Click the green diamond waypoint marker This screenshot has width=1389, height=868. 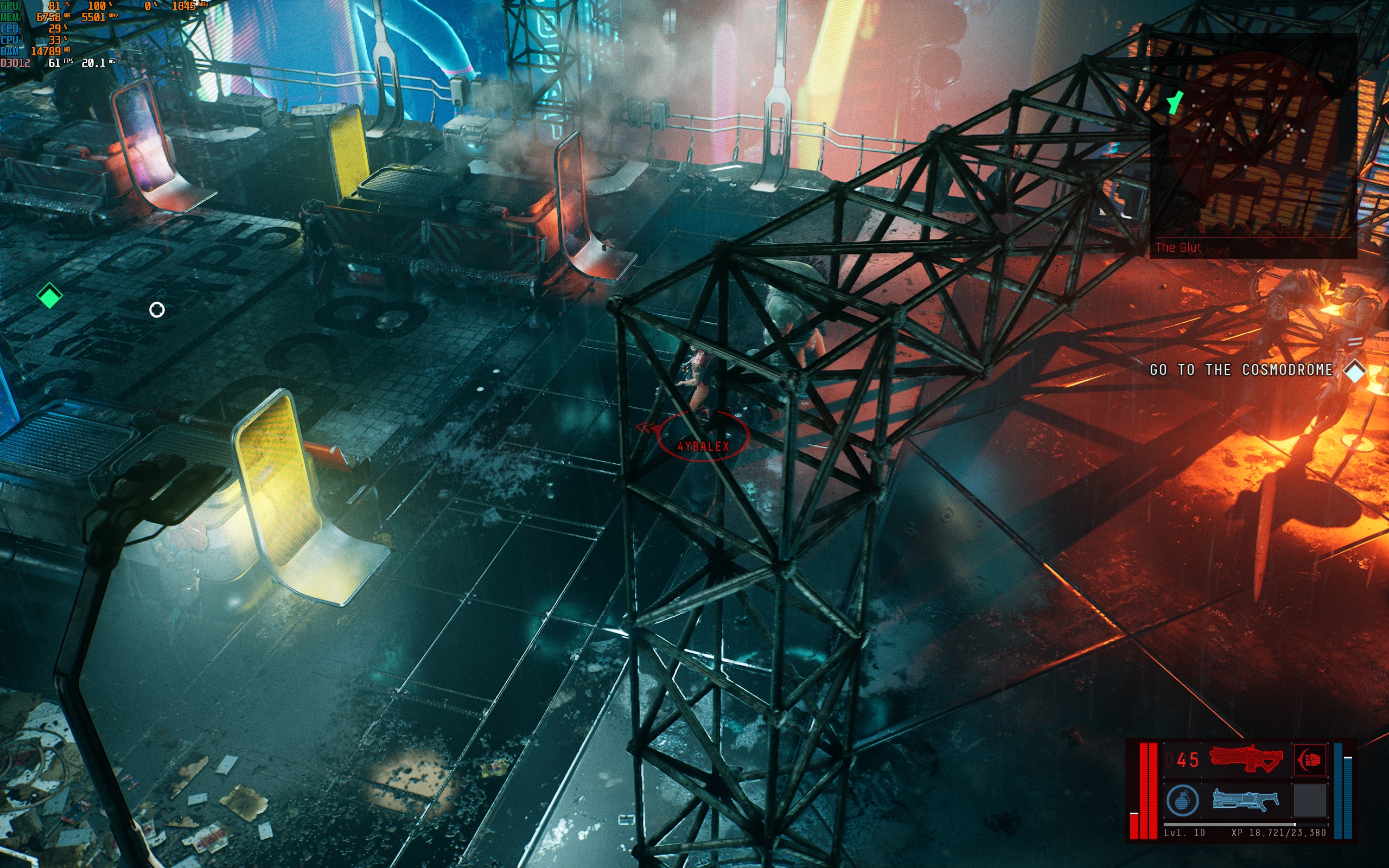click(49, 296)
